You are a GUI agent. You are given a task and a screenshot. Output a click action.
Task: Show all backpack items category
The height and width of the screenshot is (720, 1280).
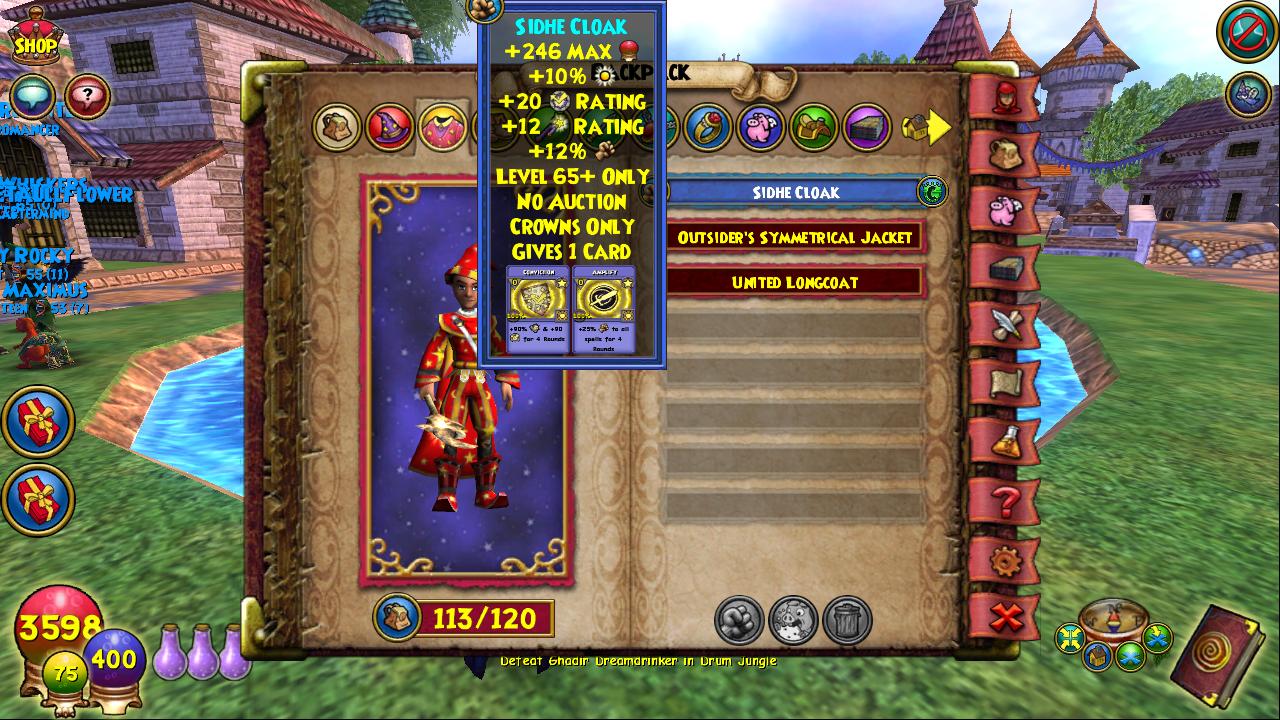coord(336,127)
